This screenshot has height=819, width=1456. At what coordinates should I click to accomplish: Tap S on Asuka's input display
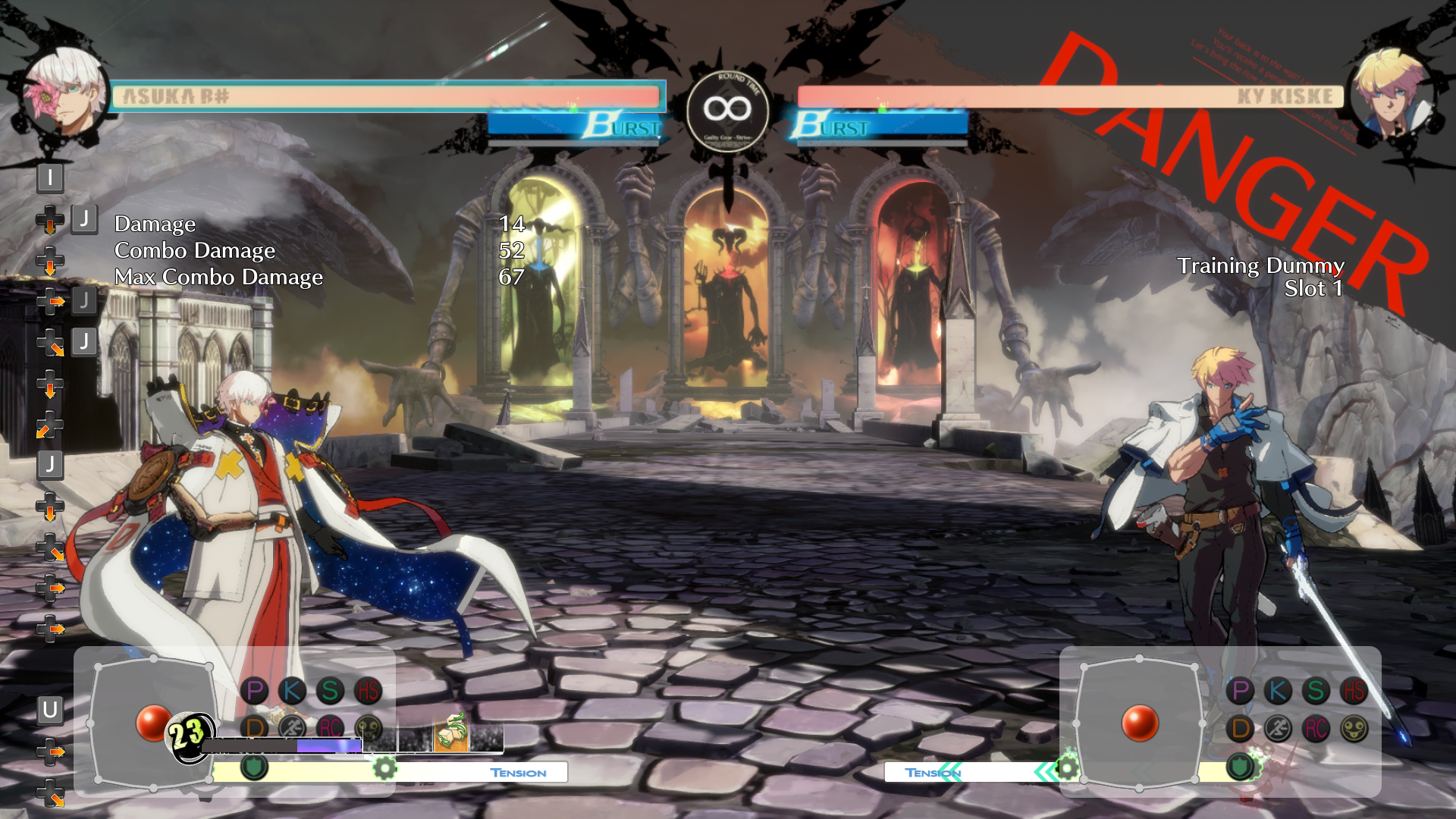pos(330,691)
